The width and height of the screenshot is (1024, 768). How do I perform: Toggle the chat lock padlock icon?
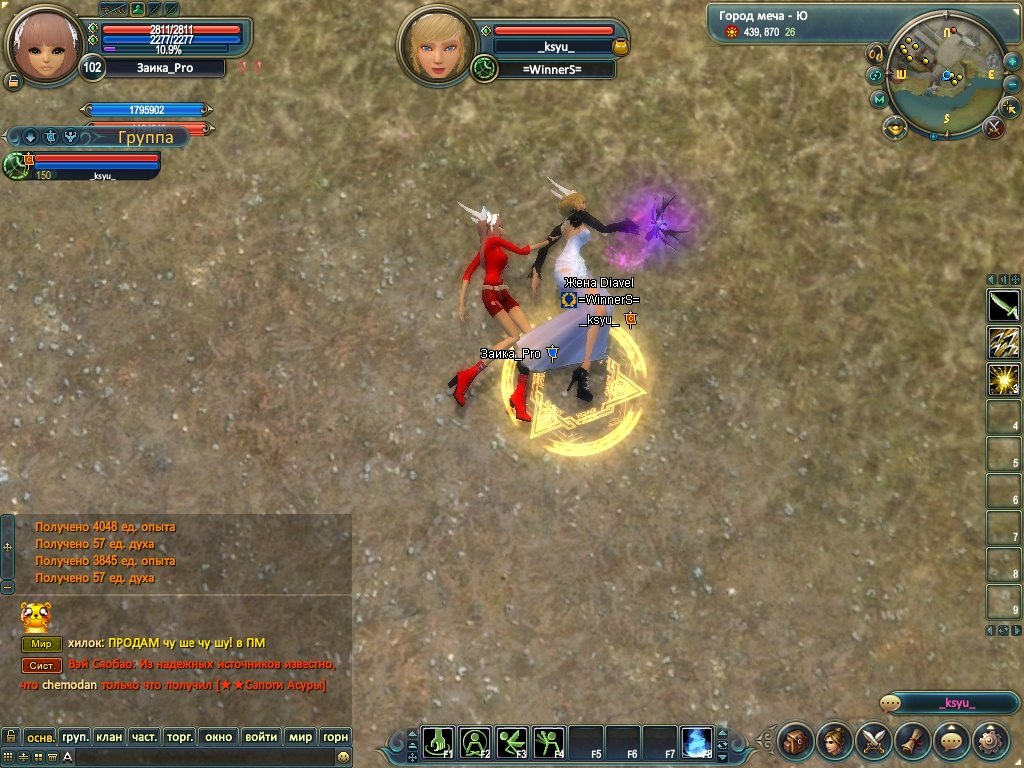pos(10,737)
